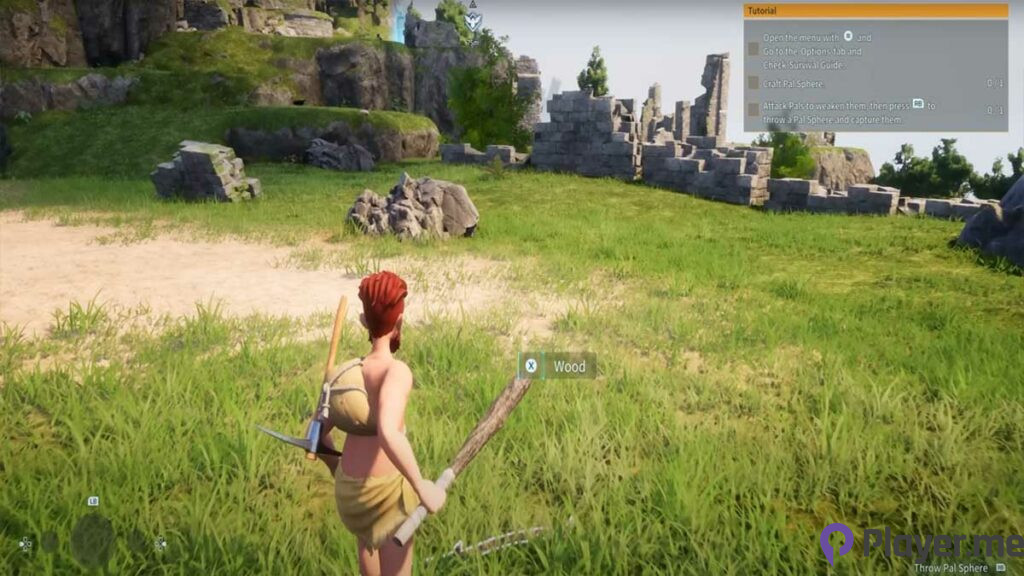Check the Survival Guide tutorial objective box
Screen dimensions: 1024x576
click(x=752, y=48)
